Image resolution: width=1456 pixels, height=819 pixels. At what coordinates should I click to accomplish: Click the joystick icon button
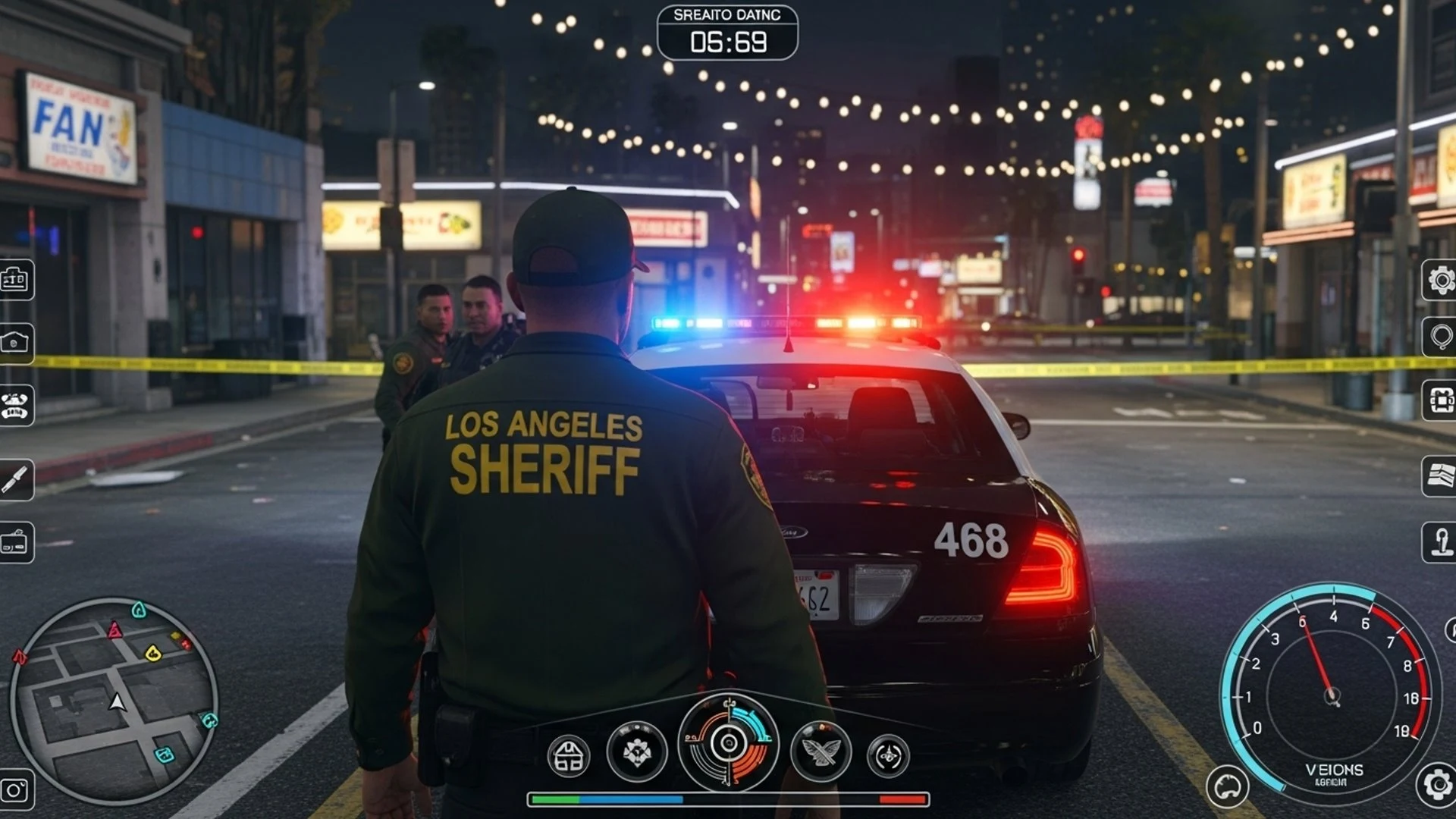(x=1440, y=542)
